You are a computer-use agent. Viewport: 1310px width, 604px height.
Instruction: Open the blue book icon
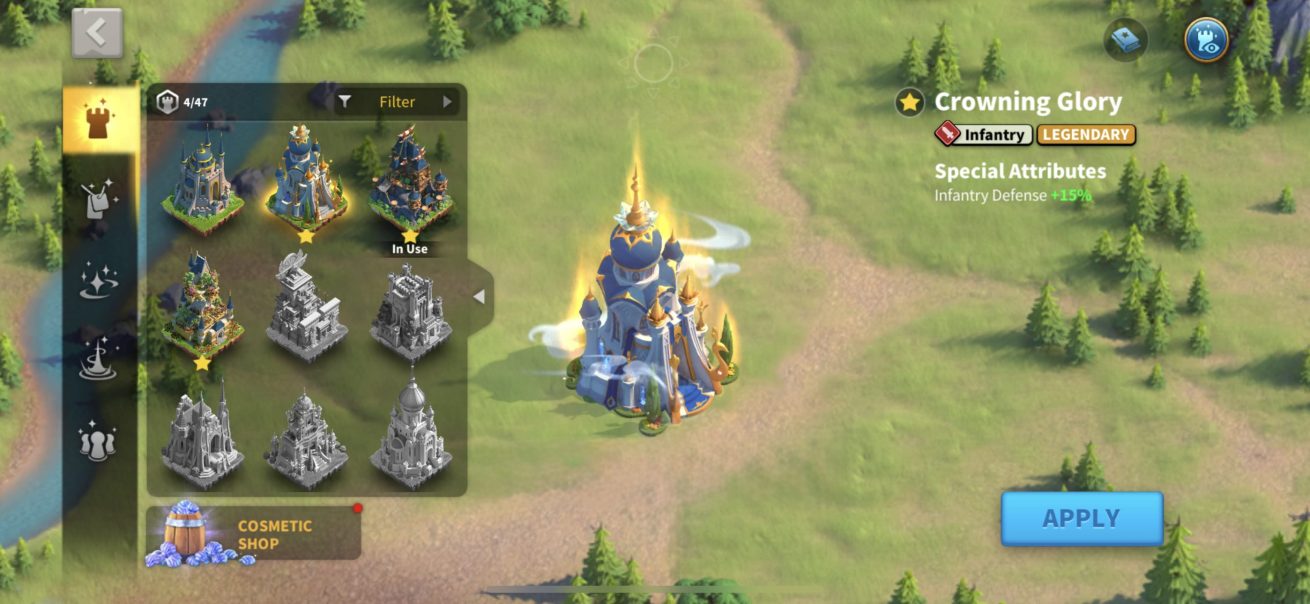pyautogui.click(x=1125, y=40)
